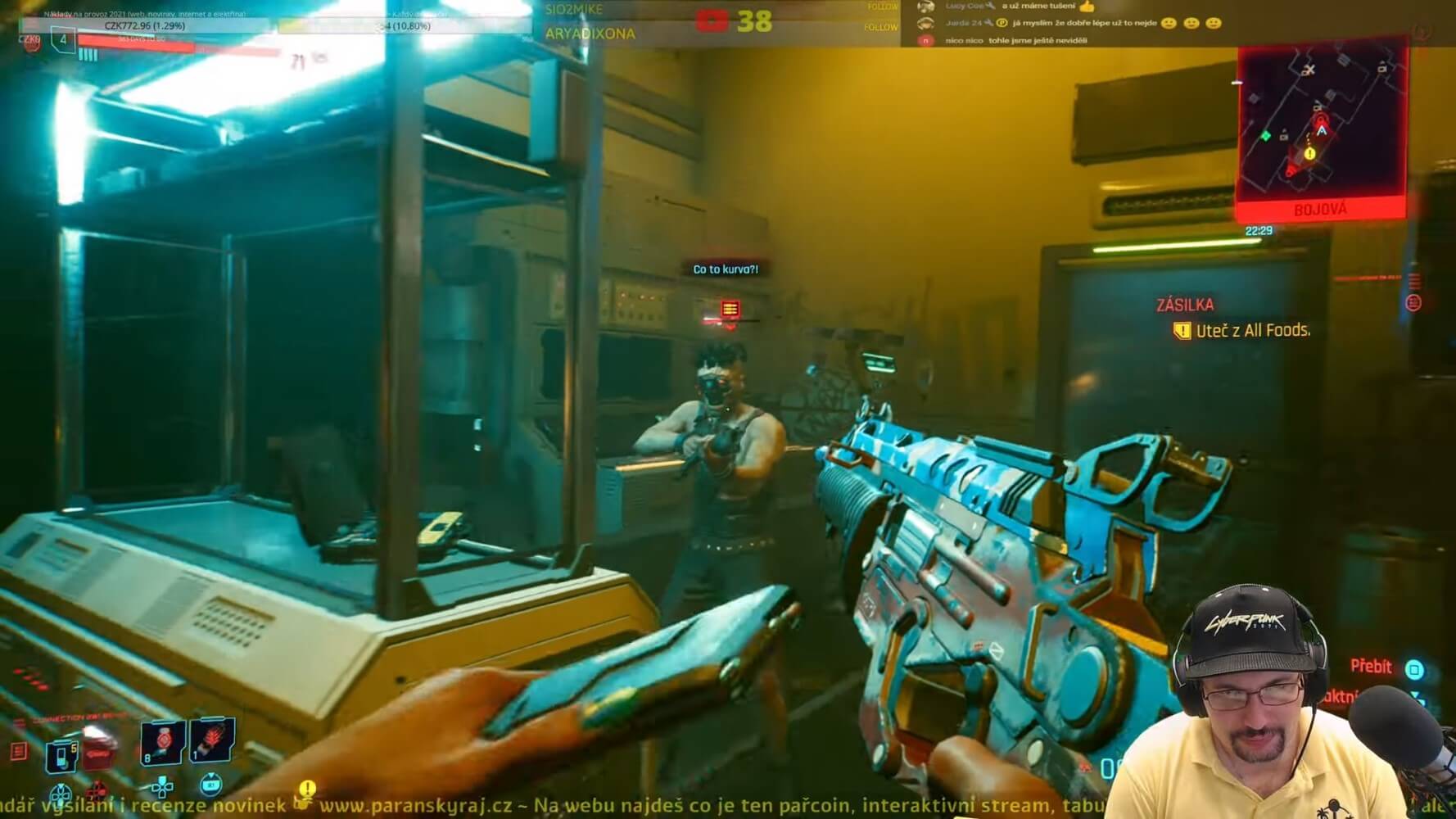Select the red grenade quick slot
This screenshot has width=1456, height=819.
(161, 740)
